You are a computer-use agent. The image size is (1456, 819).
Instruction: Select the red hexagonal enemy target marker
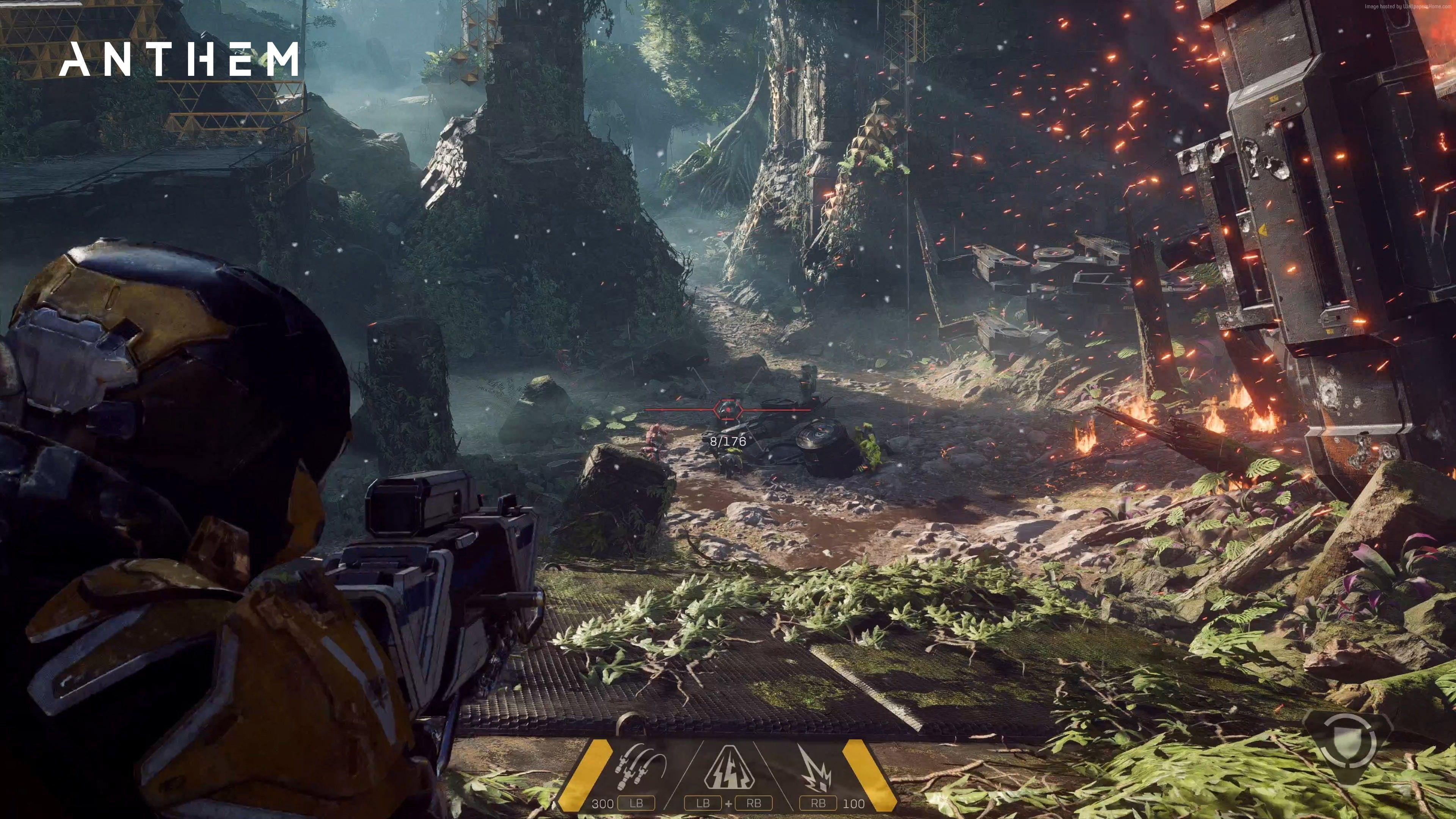click(728, 409)
